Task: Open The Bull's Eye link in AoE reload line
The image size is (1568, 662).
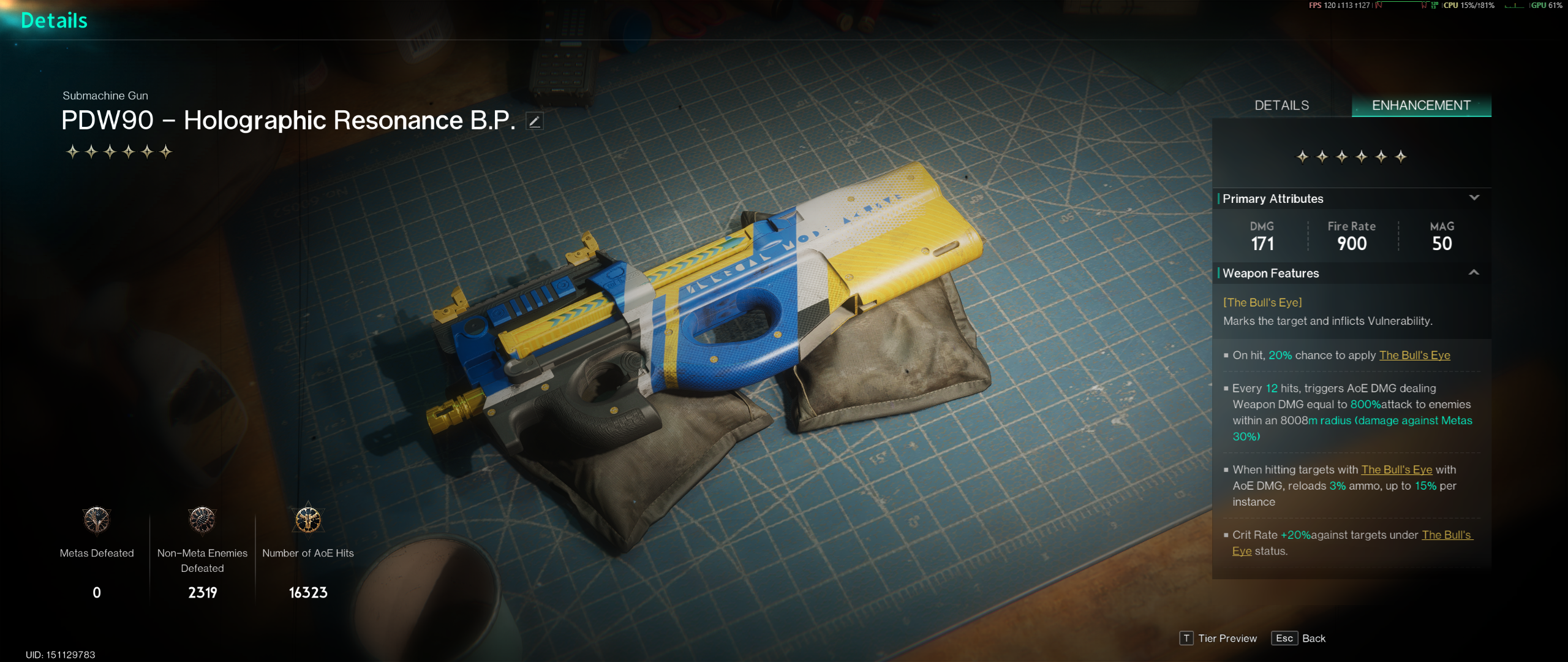Action: point(1396,470)
